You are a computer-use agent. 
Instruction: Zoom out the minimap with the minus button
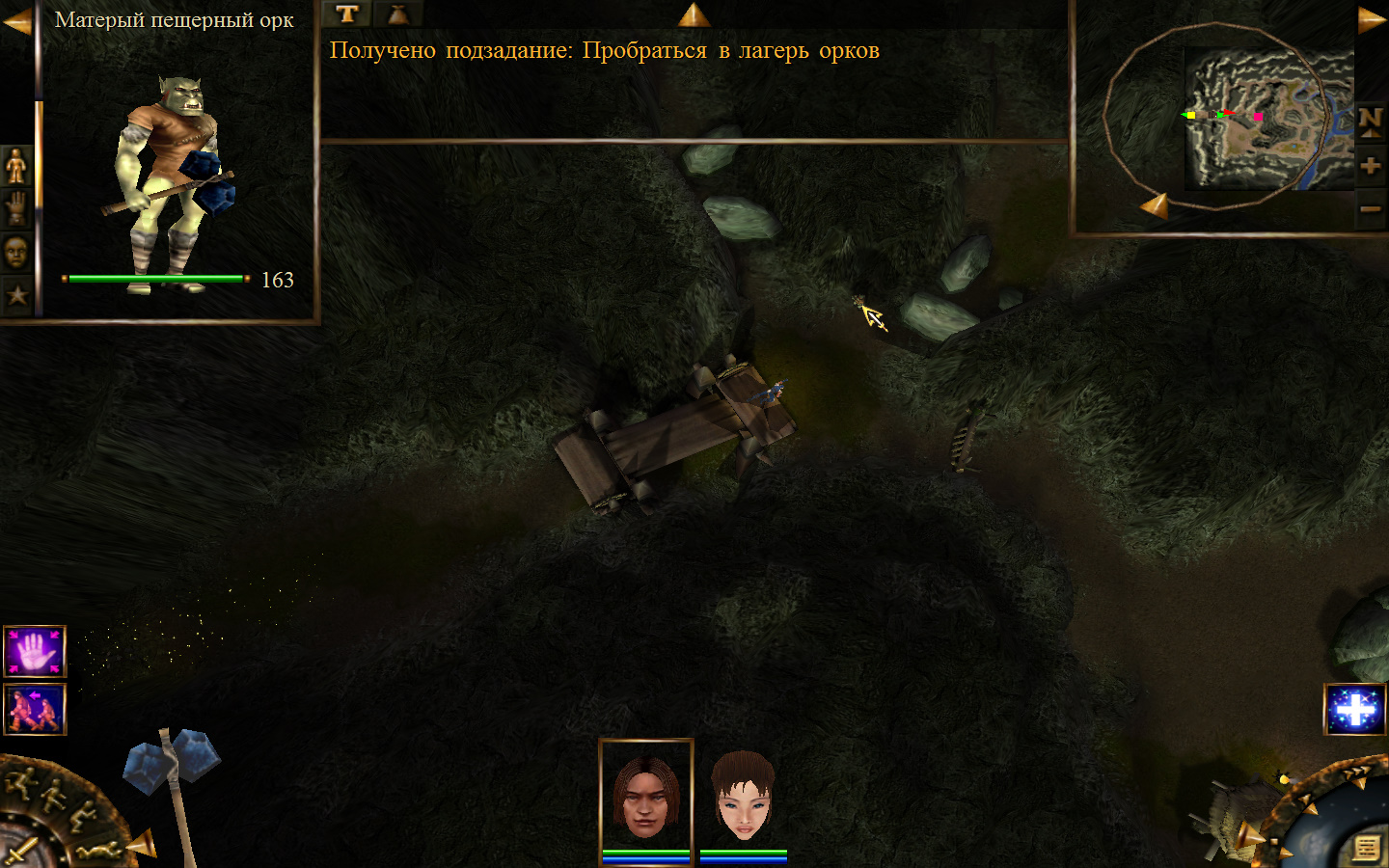click(1370, 208)
